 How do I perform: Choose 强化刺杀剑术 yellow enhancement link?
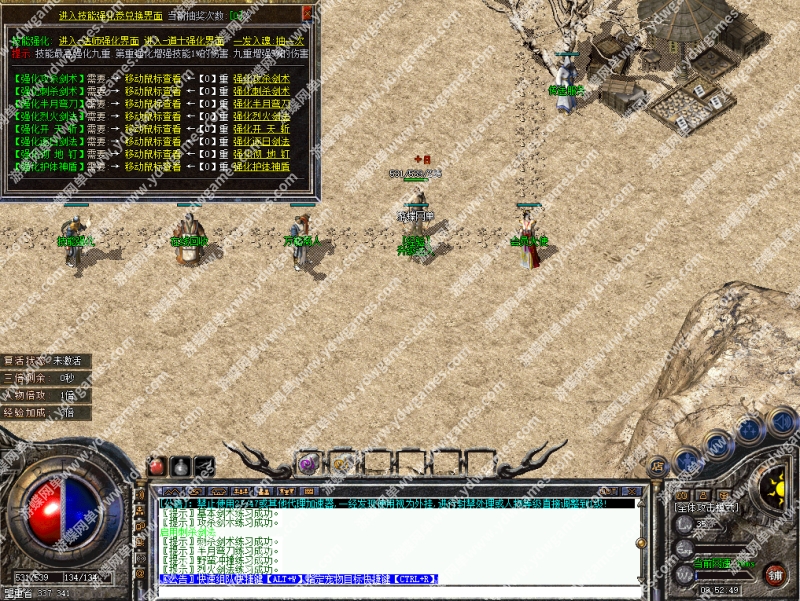[x=261, y=90]
